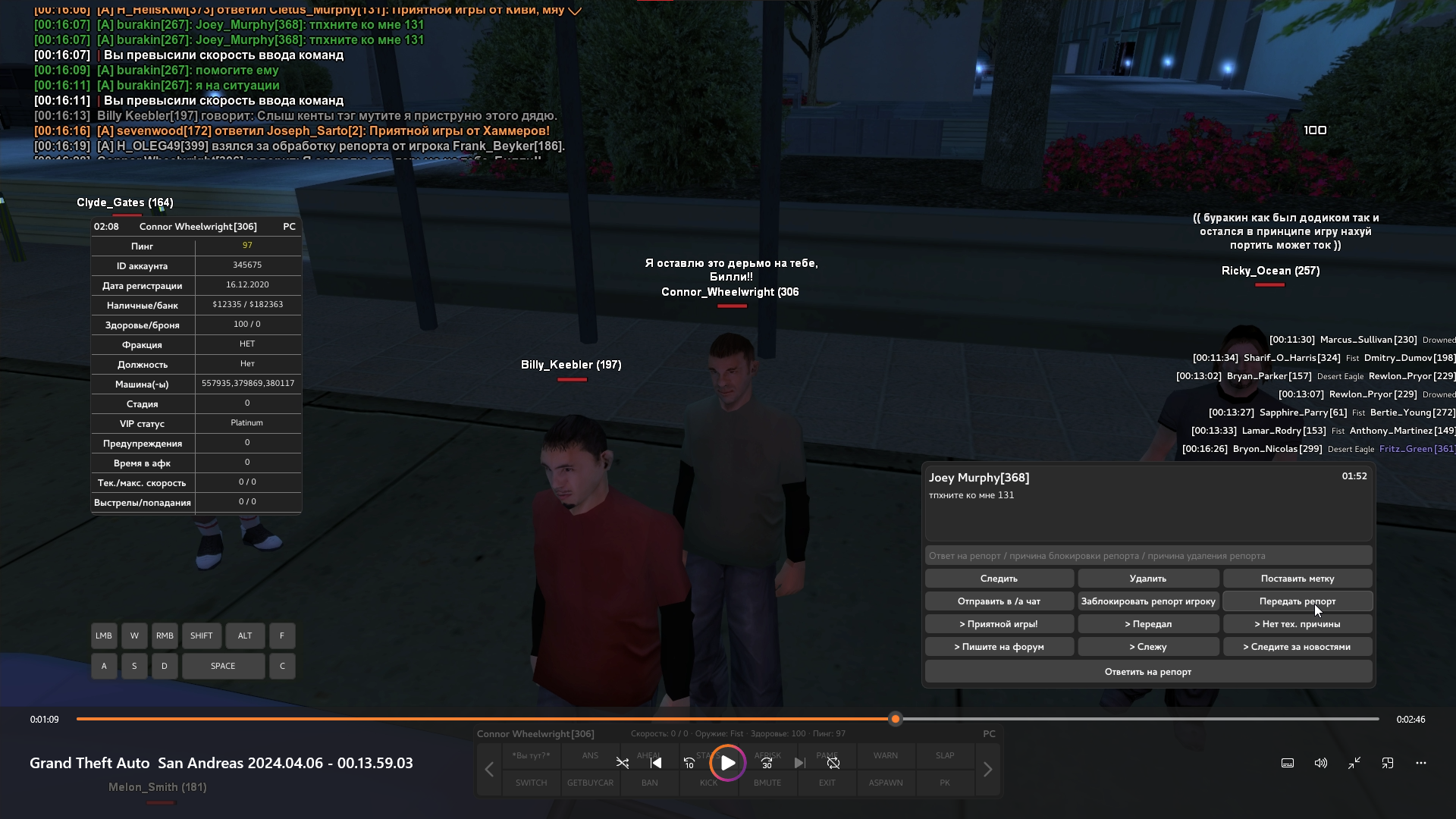The image size is (1456, 819).
Task: Pick quick reply Следите за новостями
Action: 1297,647
